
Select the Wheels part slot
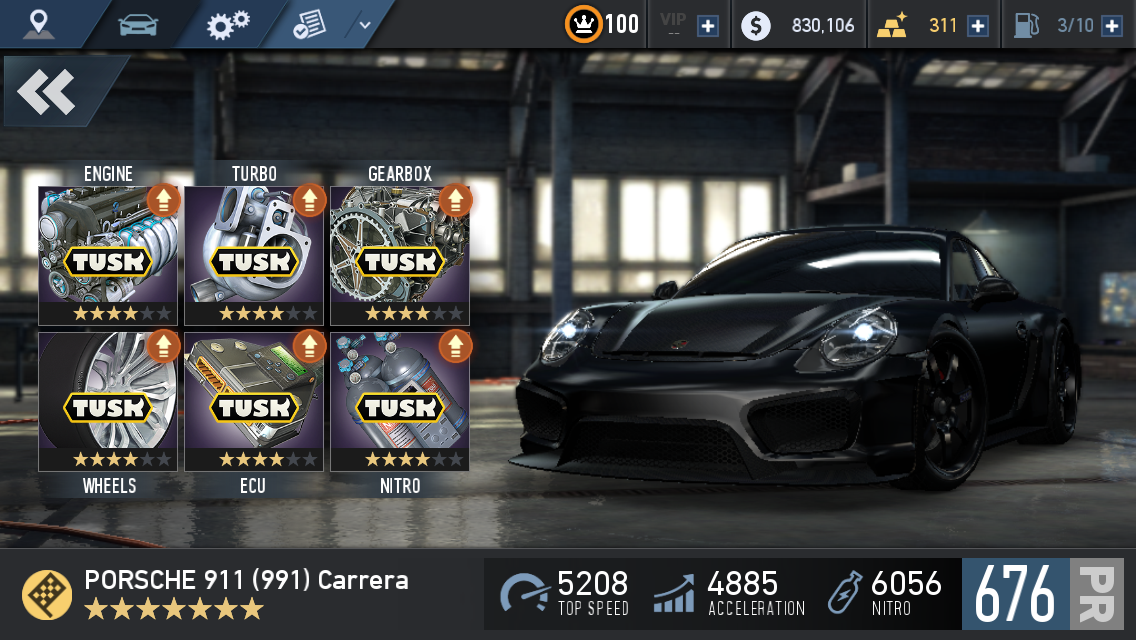click(x=108, y=401)
